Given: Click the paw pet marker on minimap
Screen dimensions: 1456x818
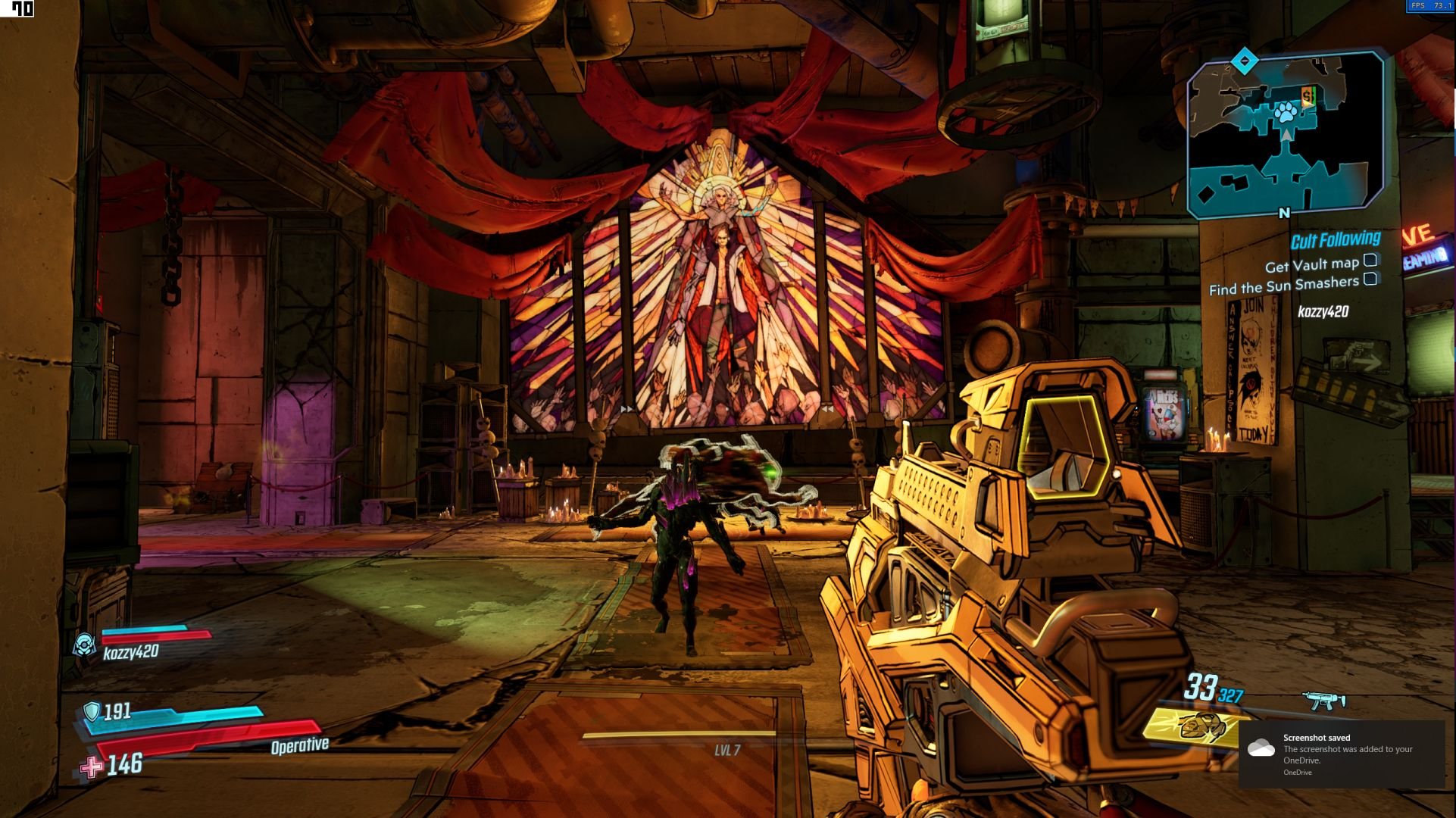Looking at the screenshot, I should (x=1286, y=113).
